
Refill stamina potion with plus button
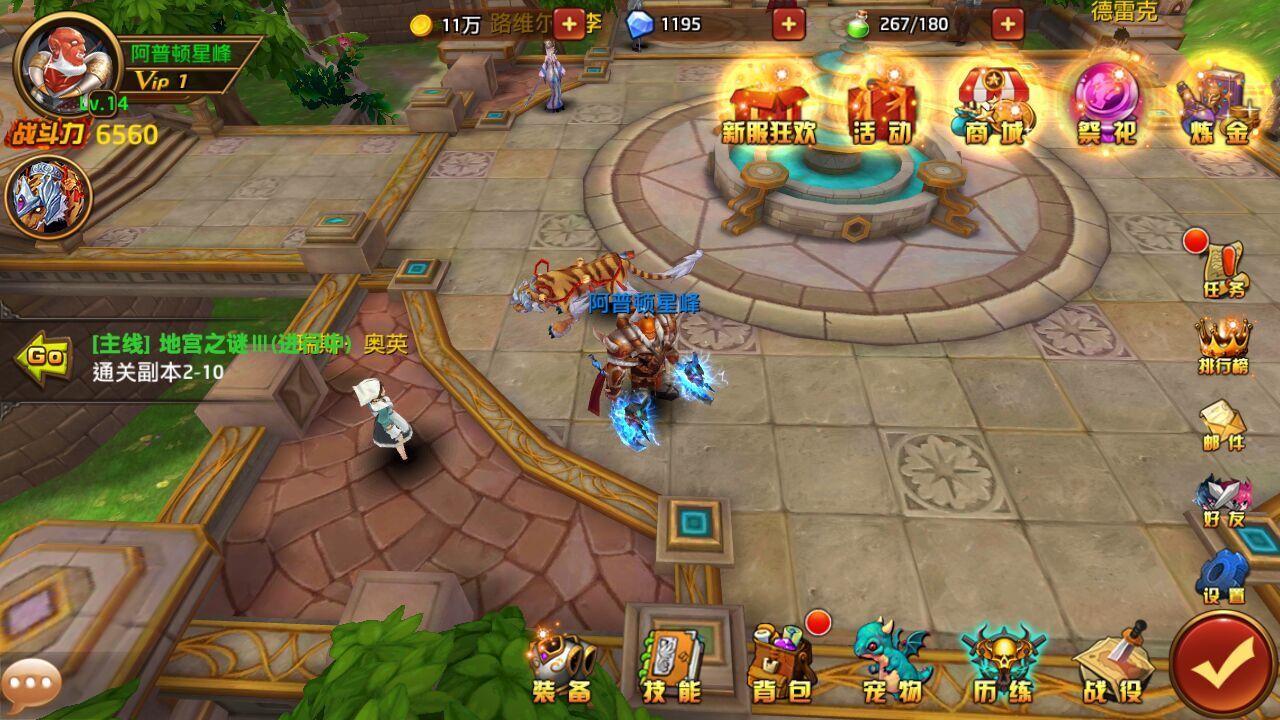pos(1007,24)
